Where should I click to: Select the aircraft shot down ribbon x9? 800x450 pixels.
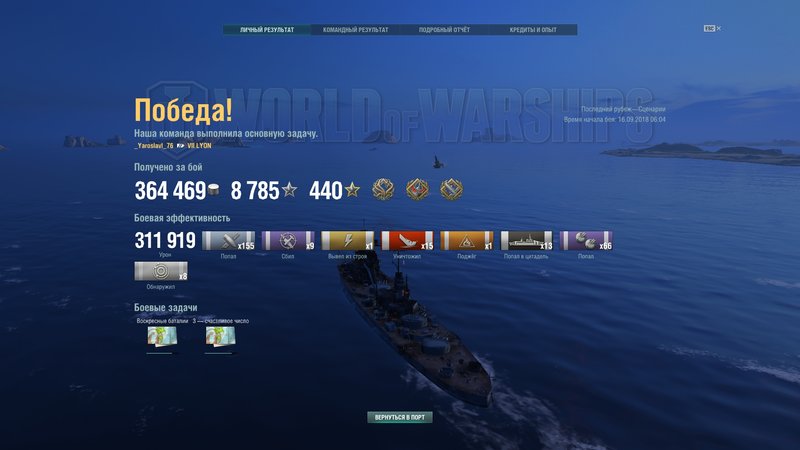[288, 240]
